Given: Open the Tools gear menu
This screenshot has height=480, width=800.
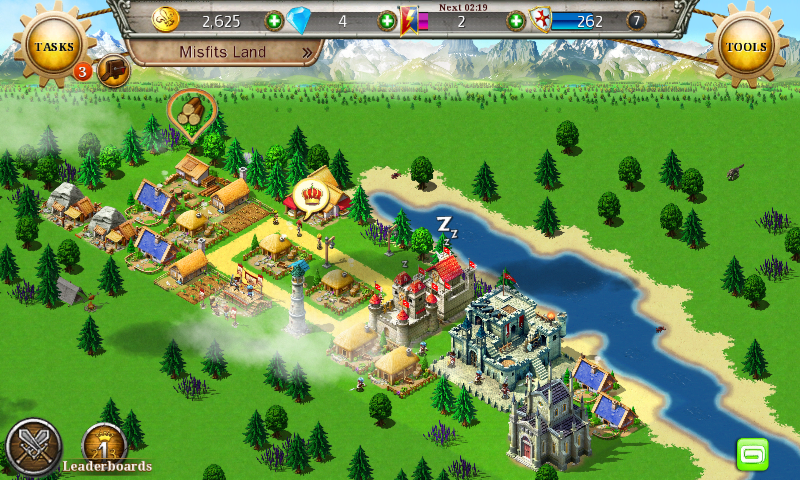Looking at the screenshot, I should click(x=746, y=46).
